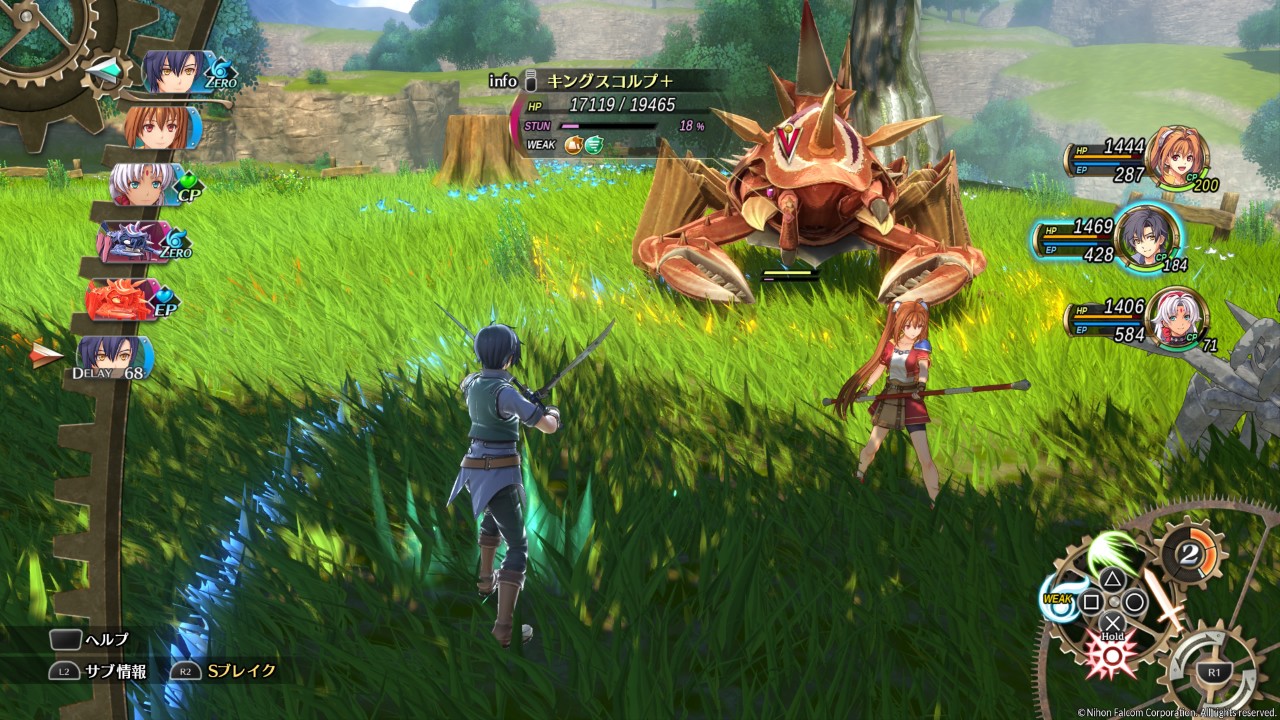This screenshot has height=720, width=1280.
Task: Select Joshua's highlighted party portrait
Action: point(1147,237)
